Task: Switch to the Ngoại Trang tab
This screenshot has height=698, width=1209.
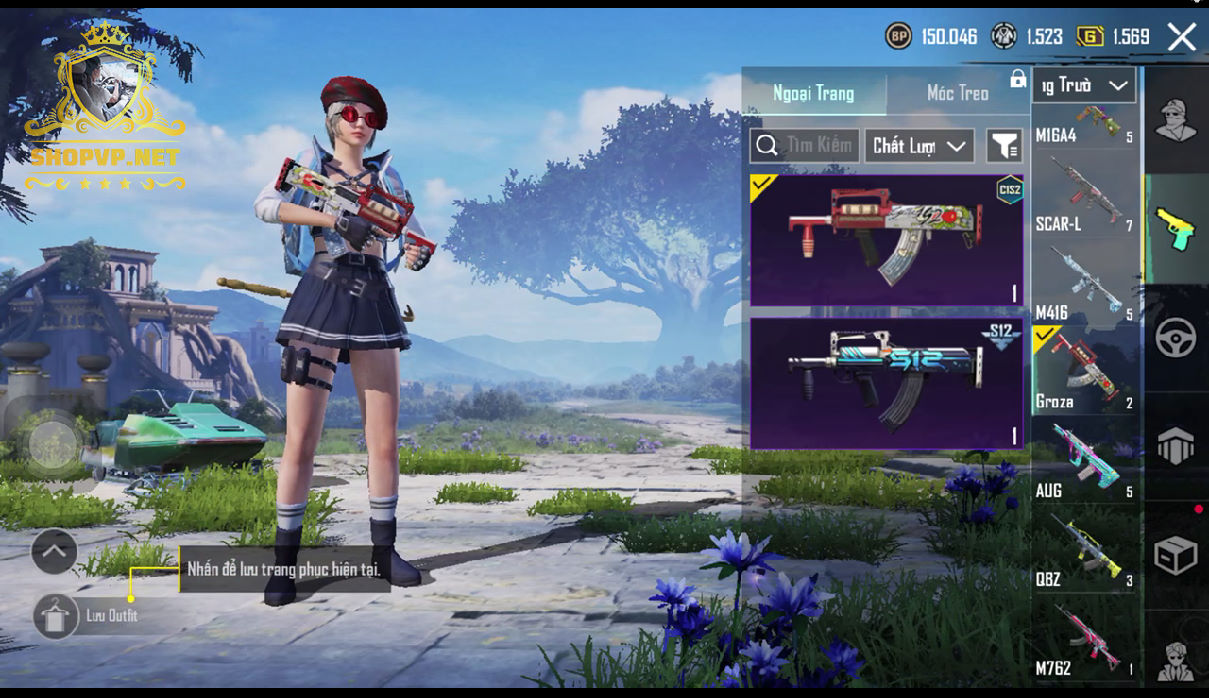Action: click(x=813, y=93)
